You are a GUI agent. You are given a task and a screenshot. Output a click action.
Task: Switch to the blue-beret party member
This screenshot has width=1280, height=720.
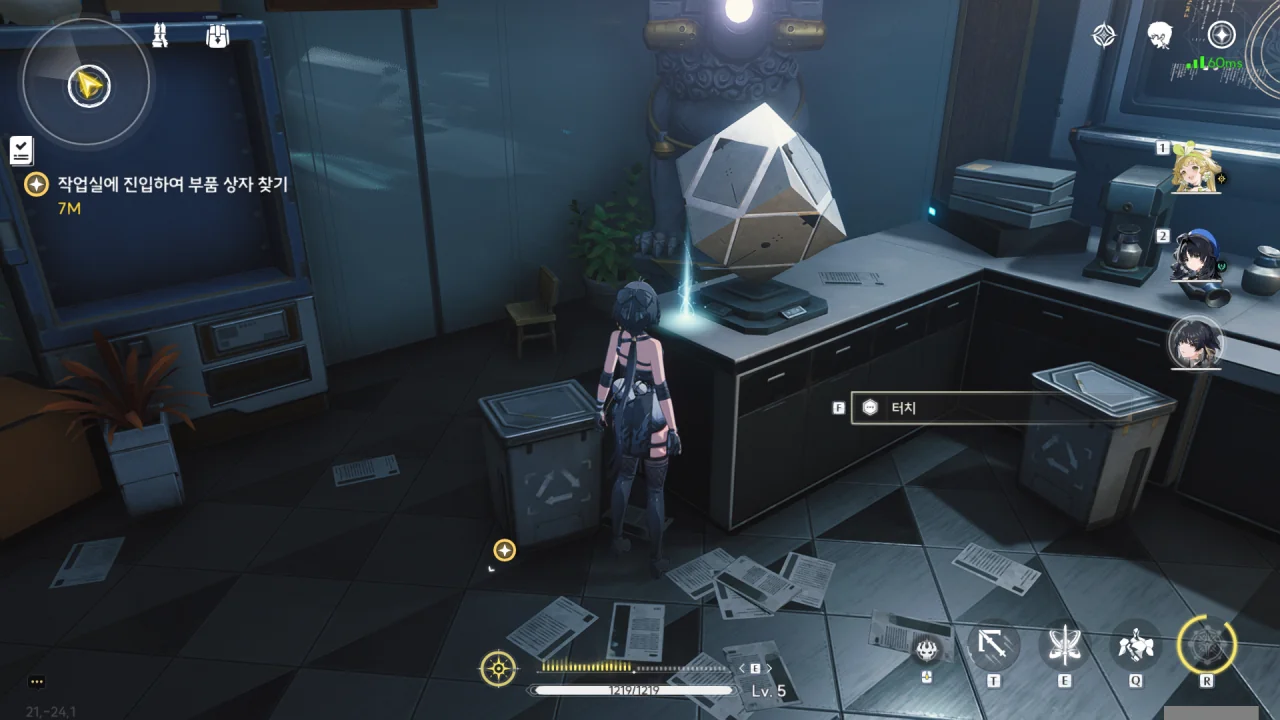pos(1196,256)
